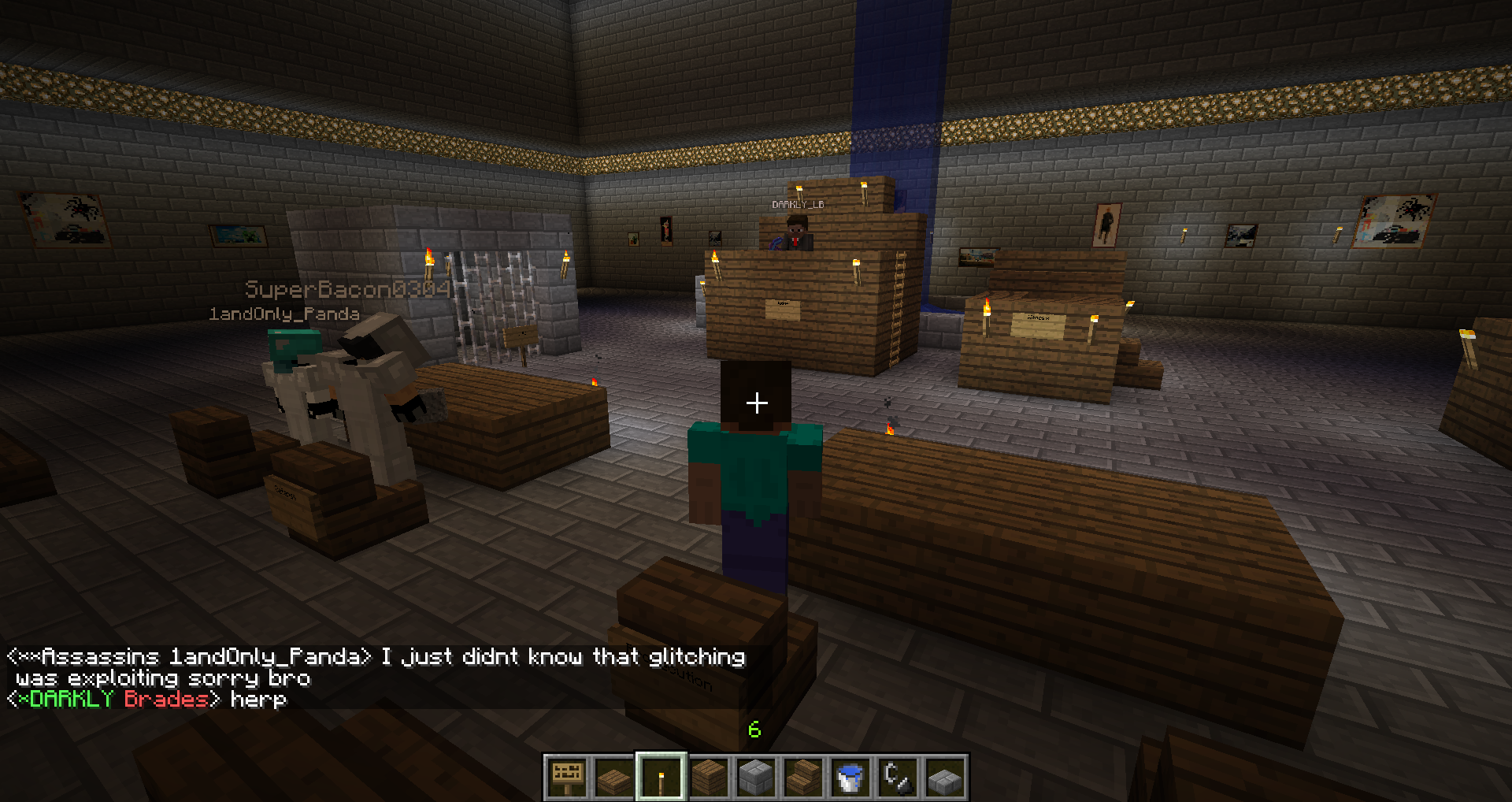Click 1andOnly_Panda's chat message

[x=376, y=666]
